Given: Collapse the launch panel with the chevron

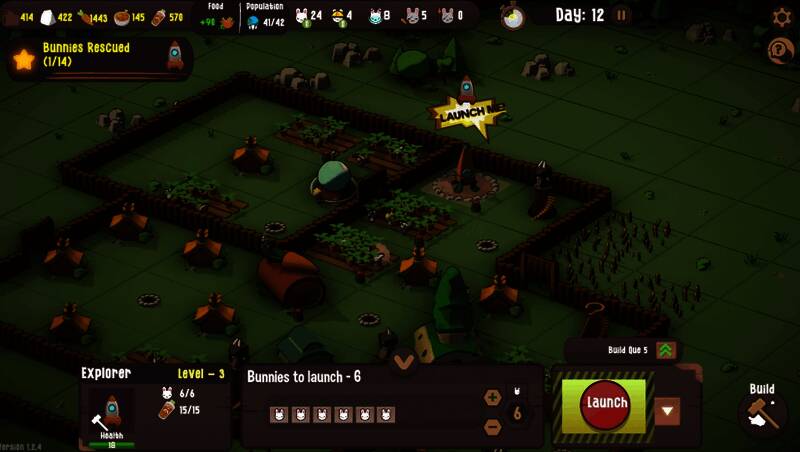Looking at the screenshot, I should [x=404, y=361].
